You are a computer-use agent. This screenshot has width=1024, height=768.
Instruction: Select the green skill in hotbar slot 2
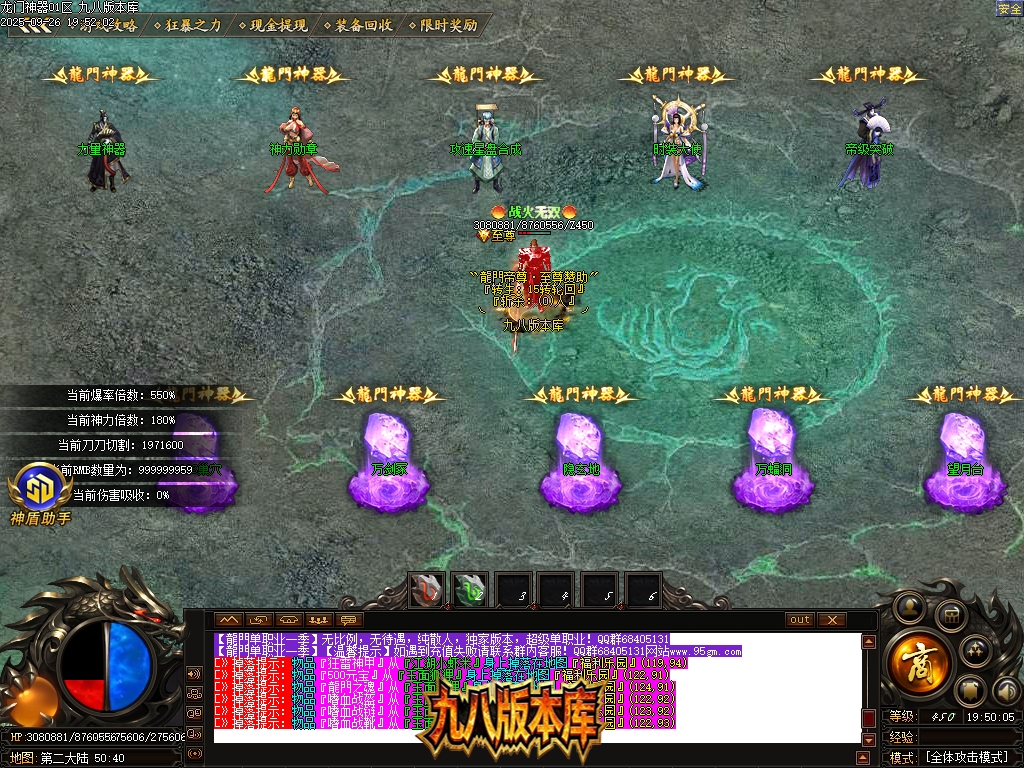pos(470,590)
